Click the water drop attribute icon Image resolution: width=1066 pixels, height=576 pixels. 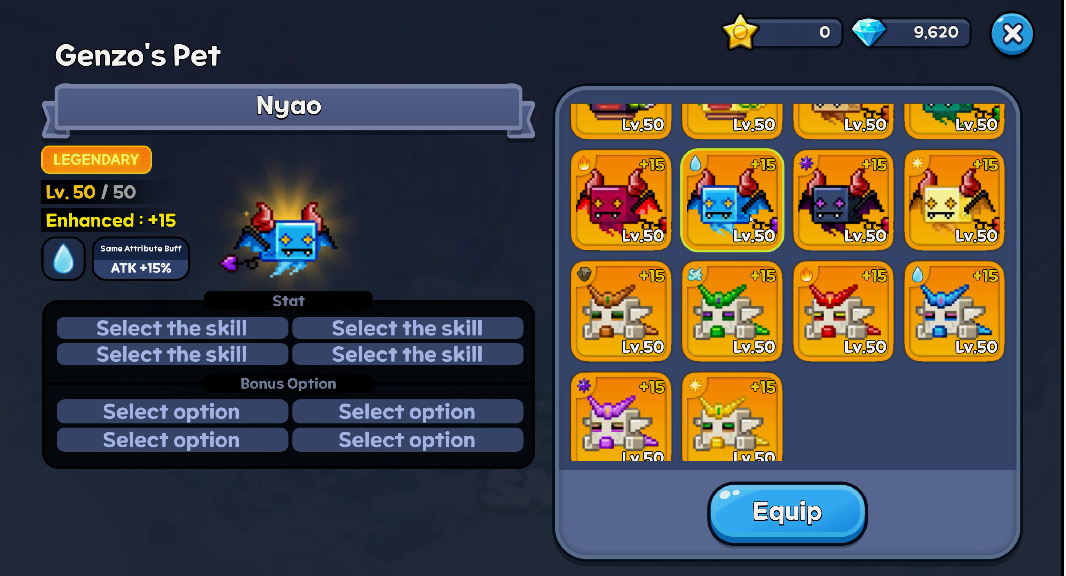63,259
